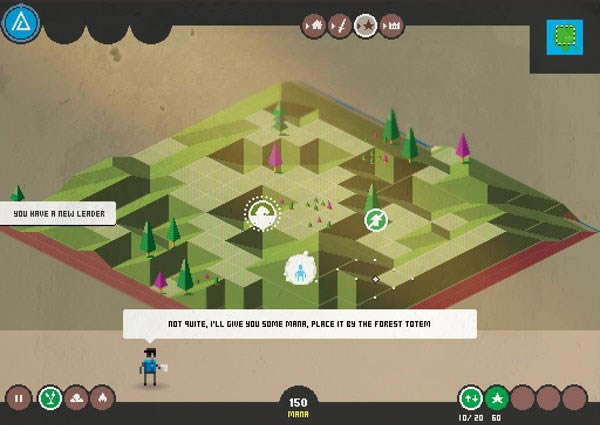Click the blue triangle emblem button
This screenshot has height=425, width=600.
(x=19, y=22)
